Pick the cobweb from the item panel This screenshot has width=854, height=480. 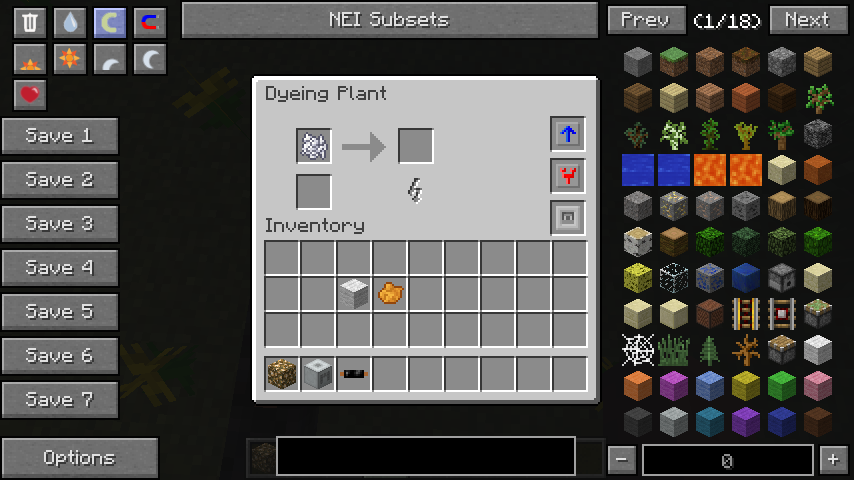(x=638, y=349)
